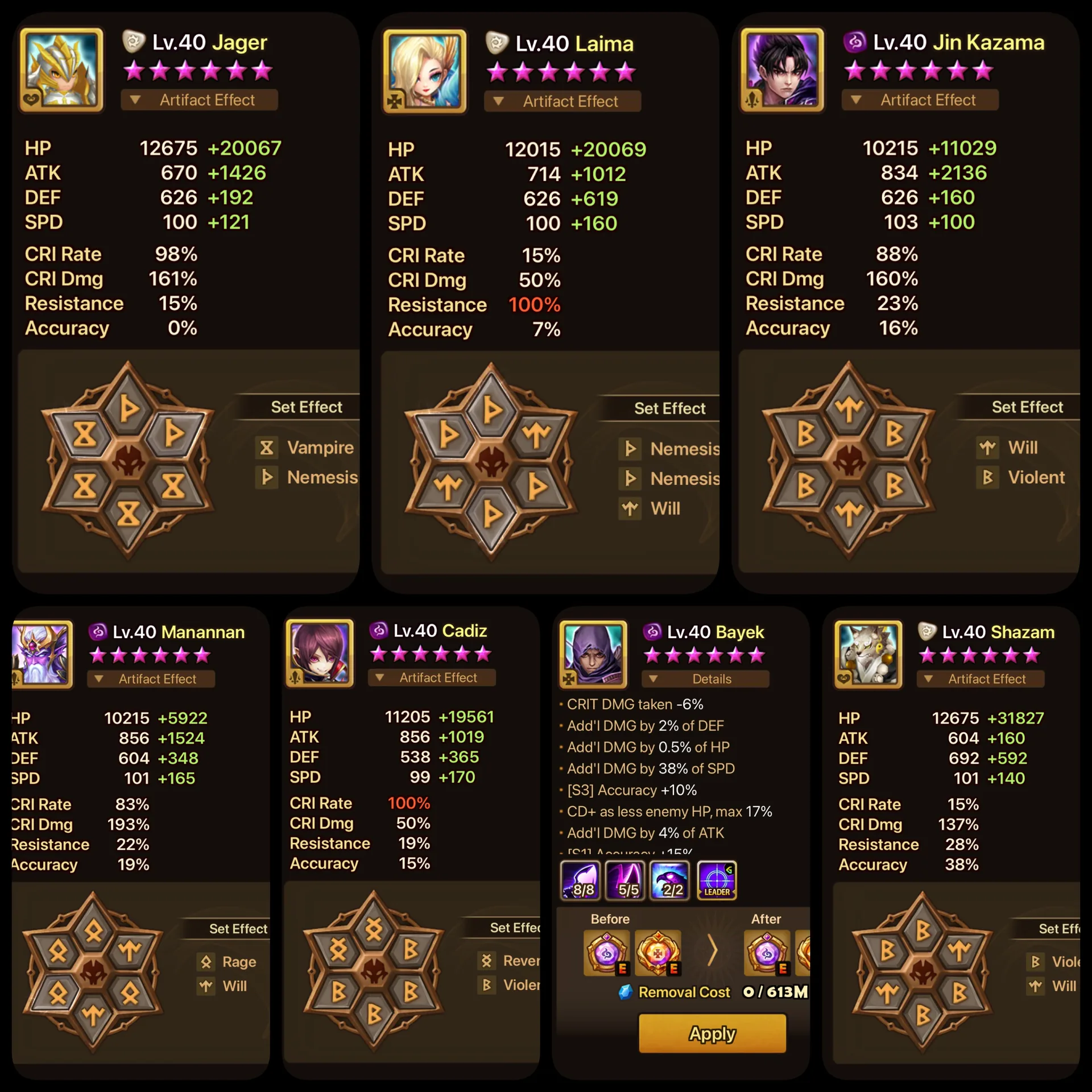Tap Bayek's Leader skill icon
The image size is (1092, 1092).
click(717, 880)
